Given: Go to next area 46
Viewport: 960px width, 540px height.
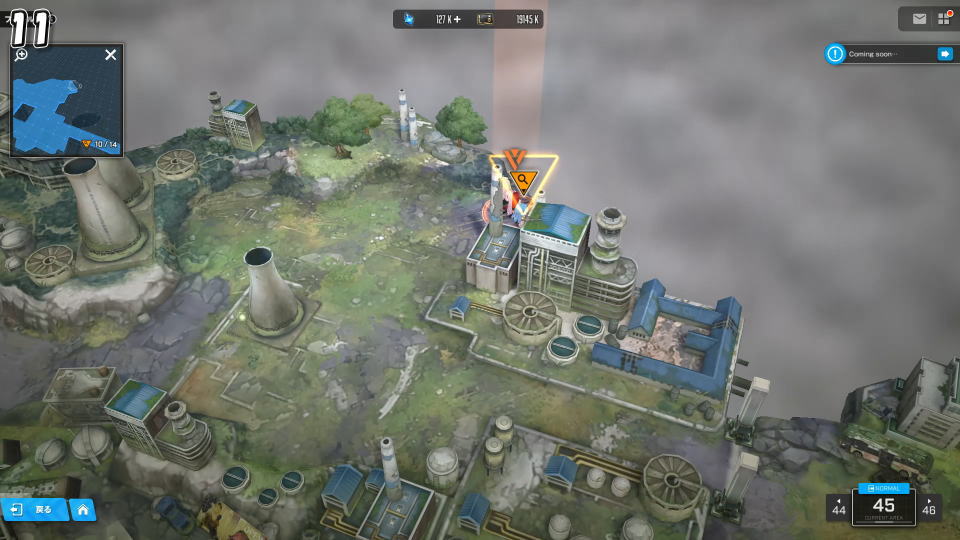Looking at the screenshot, I should pyautogui.click(x=929, y=507).
